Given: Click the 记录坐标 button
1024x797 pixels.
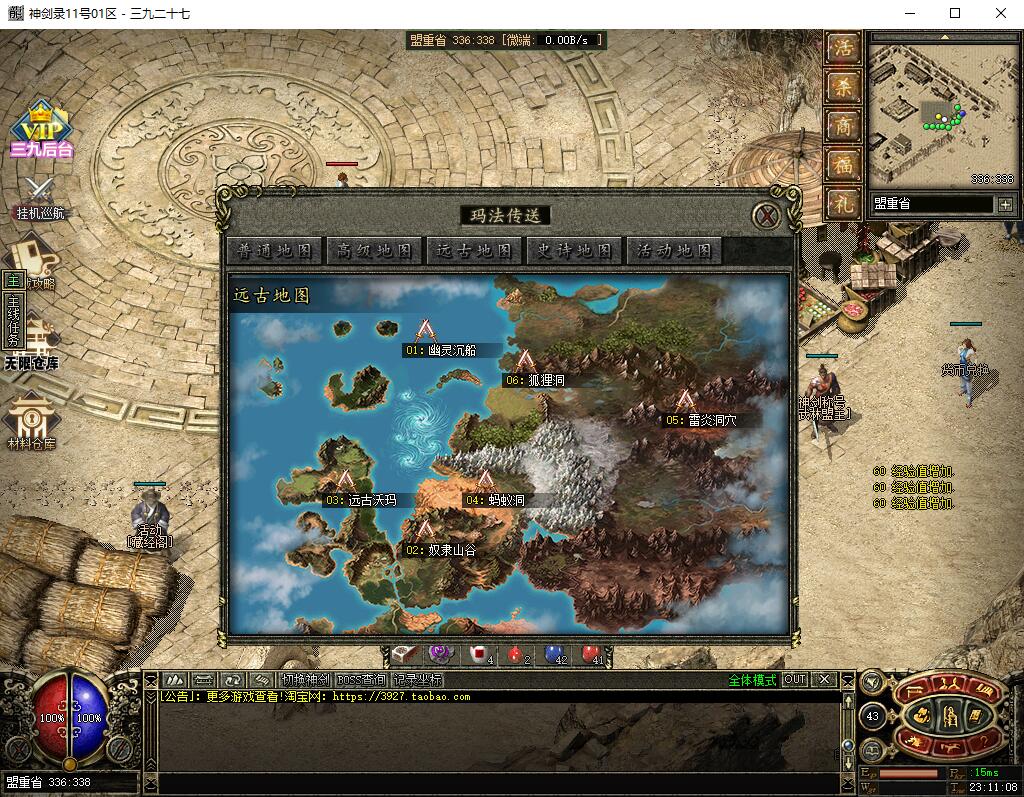Looking at the screenshot, I should pos(418,679).
